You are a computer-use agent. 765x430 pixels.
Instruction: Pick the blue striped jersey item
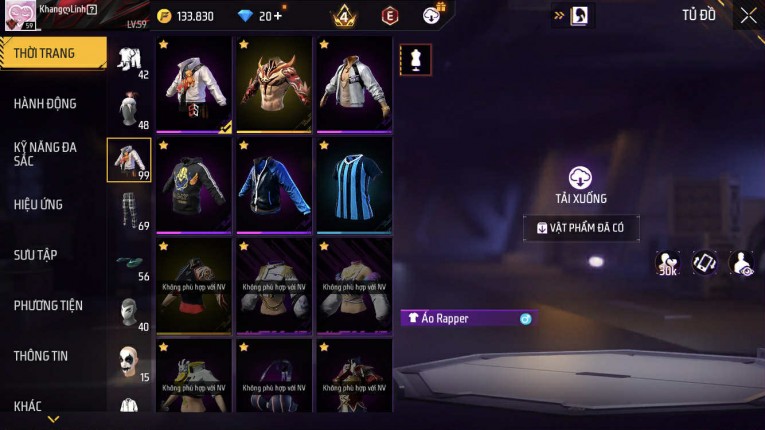[354, 185]
